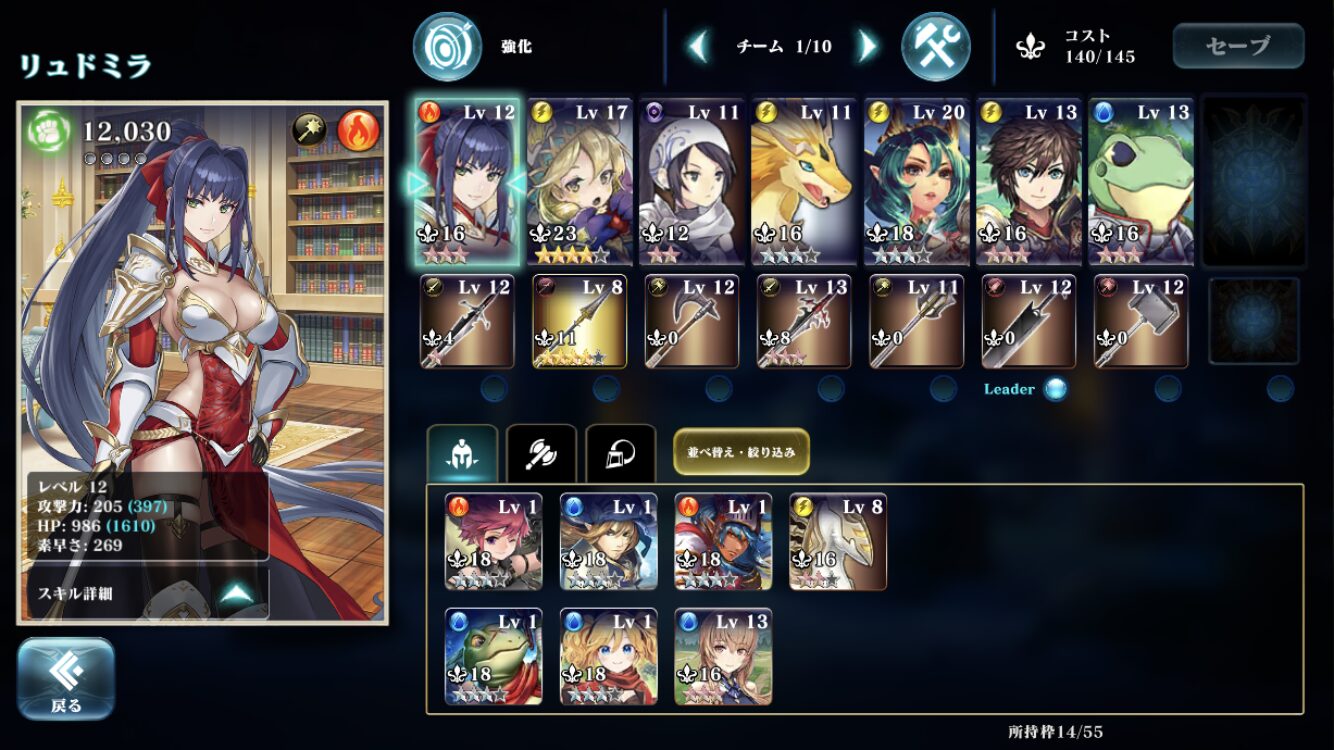Screen dimensions: 1334x750
Task: Go back with the 戻る button
Action: pos(66,678)
